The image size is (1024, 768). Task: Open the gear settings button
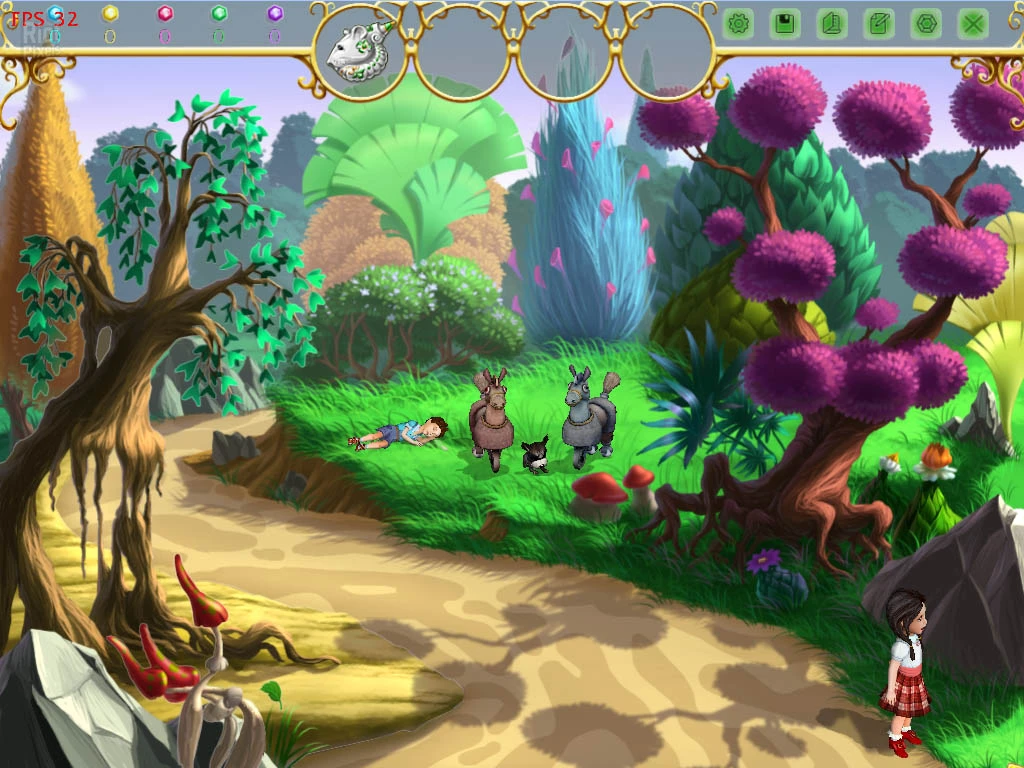(739, 24)
